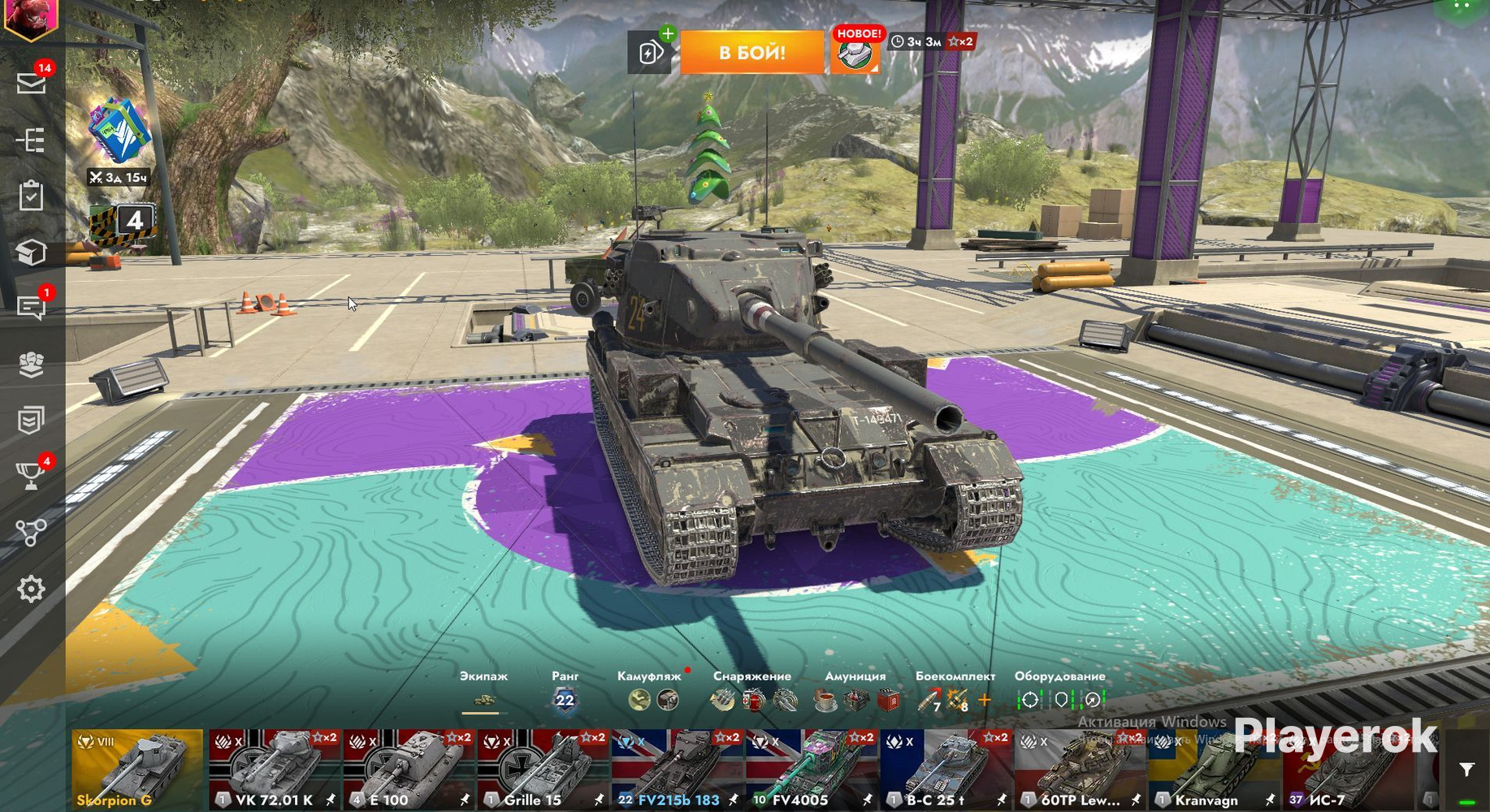Open the tank carousel filter
The width and height of the screenshot is (1490, 812).
tap(1466, 770)
